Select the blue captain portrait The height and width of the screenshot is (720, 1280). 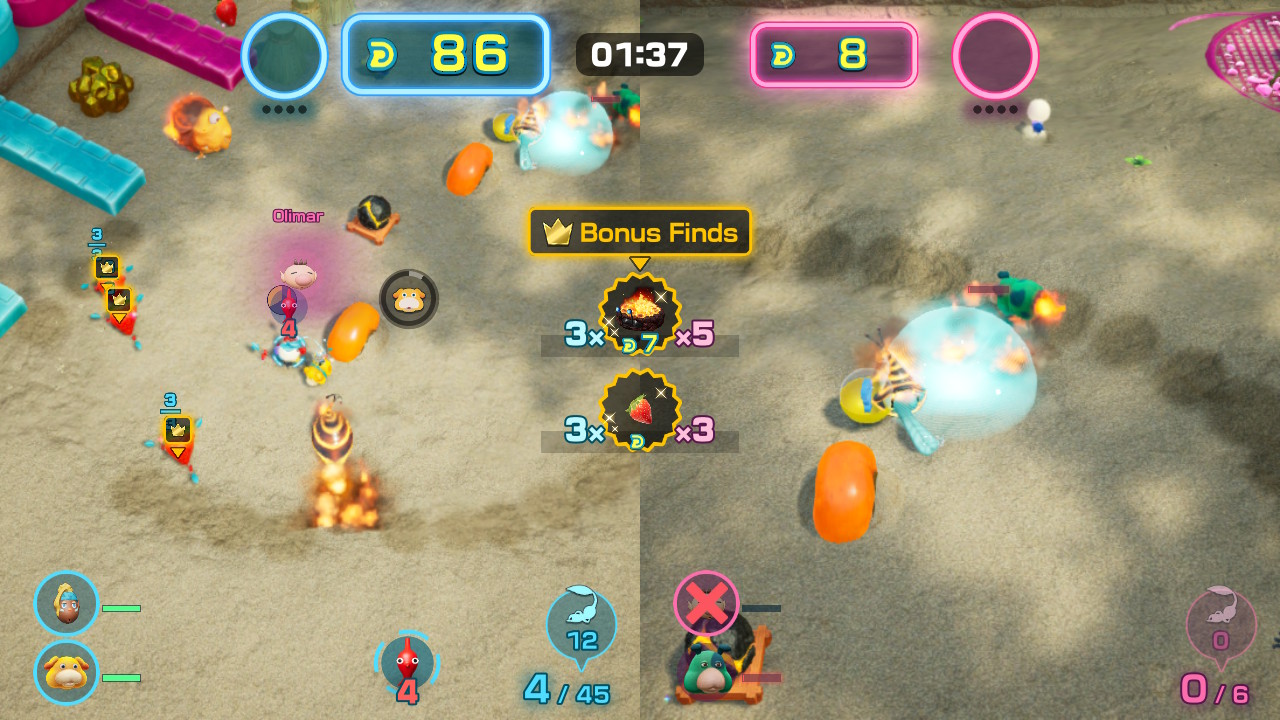(x=67, y=604)
